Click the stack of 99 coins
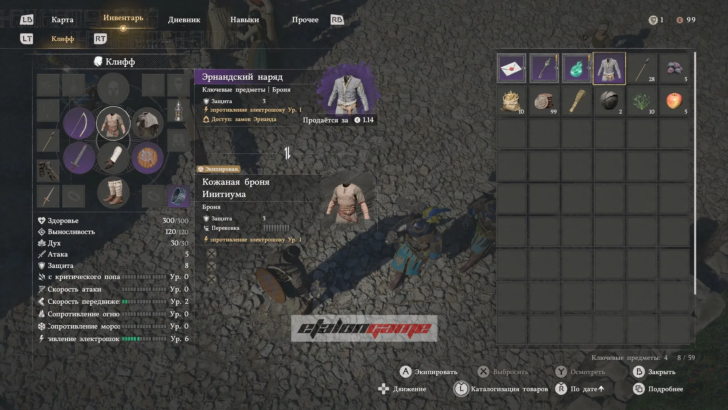Screen dimensions: 728x410 545,100
